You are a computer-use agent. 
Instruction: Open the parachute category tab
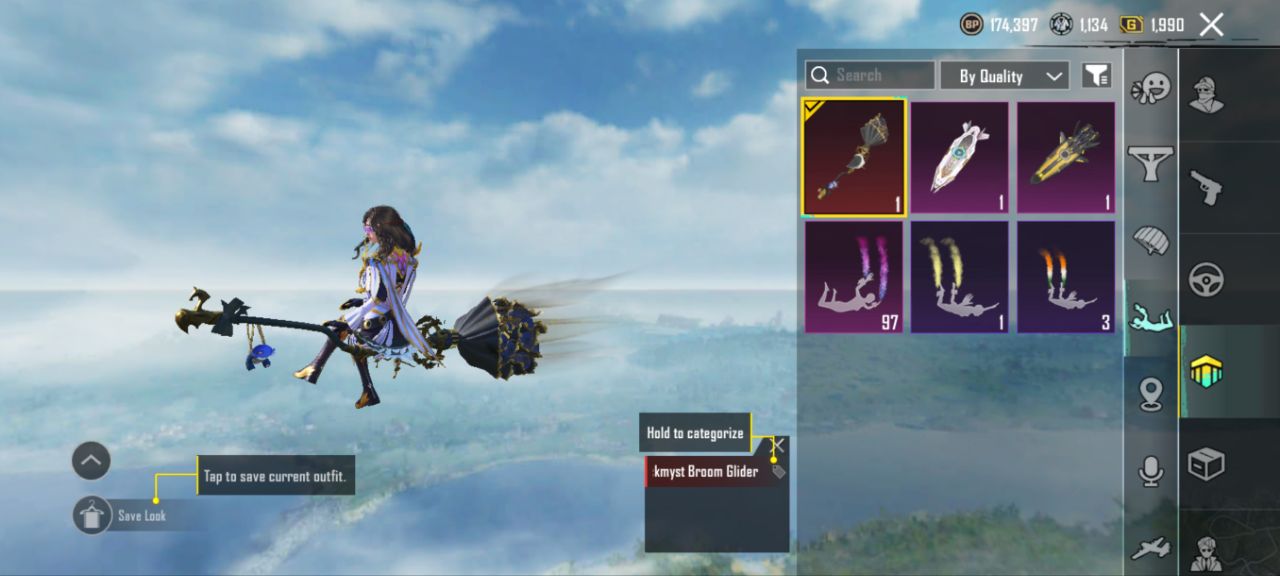coord(1150,240)
